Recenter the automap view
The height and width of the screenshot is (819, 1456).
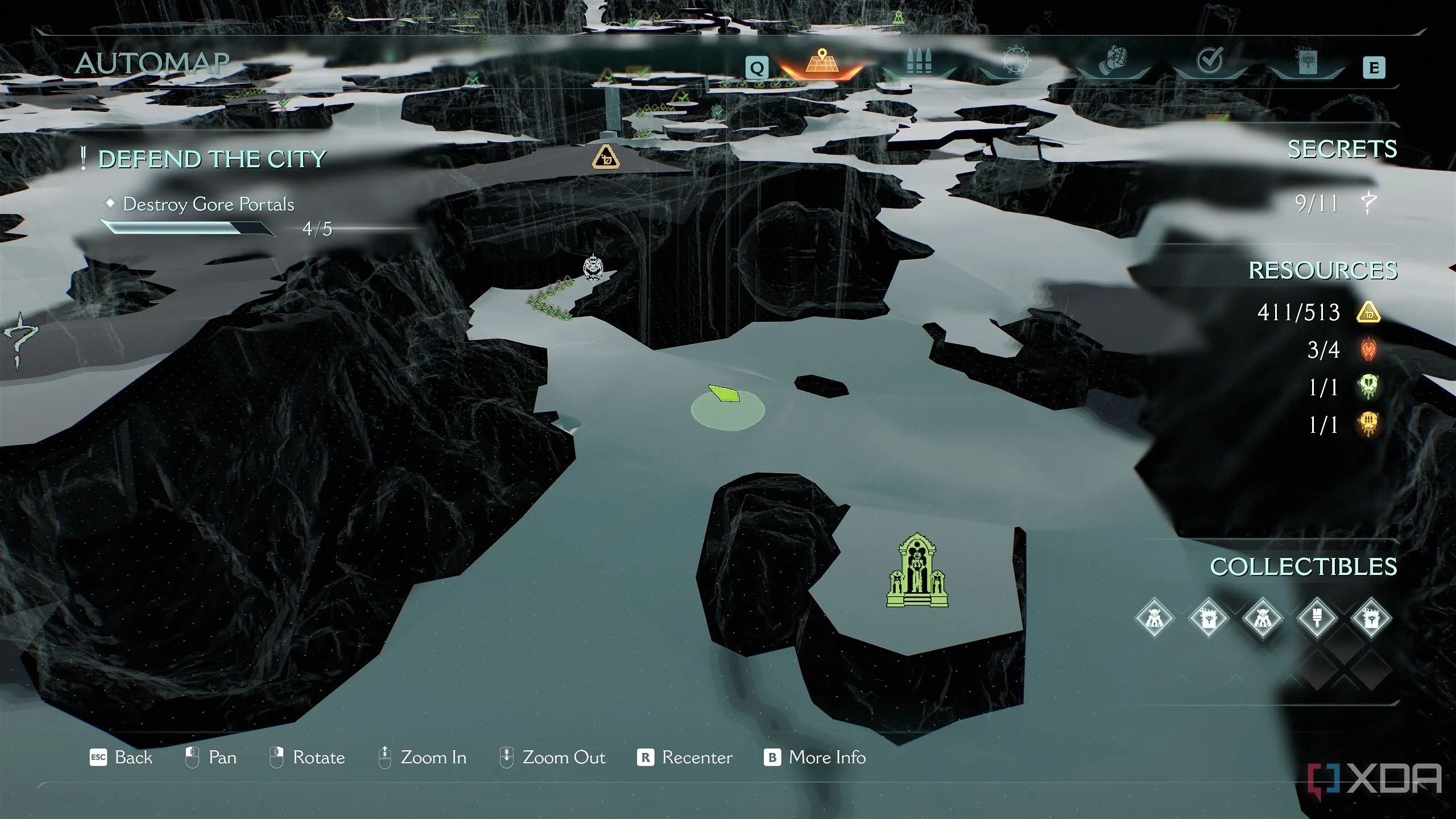pos(685,758)
